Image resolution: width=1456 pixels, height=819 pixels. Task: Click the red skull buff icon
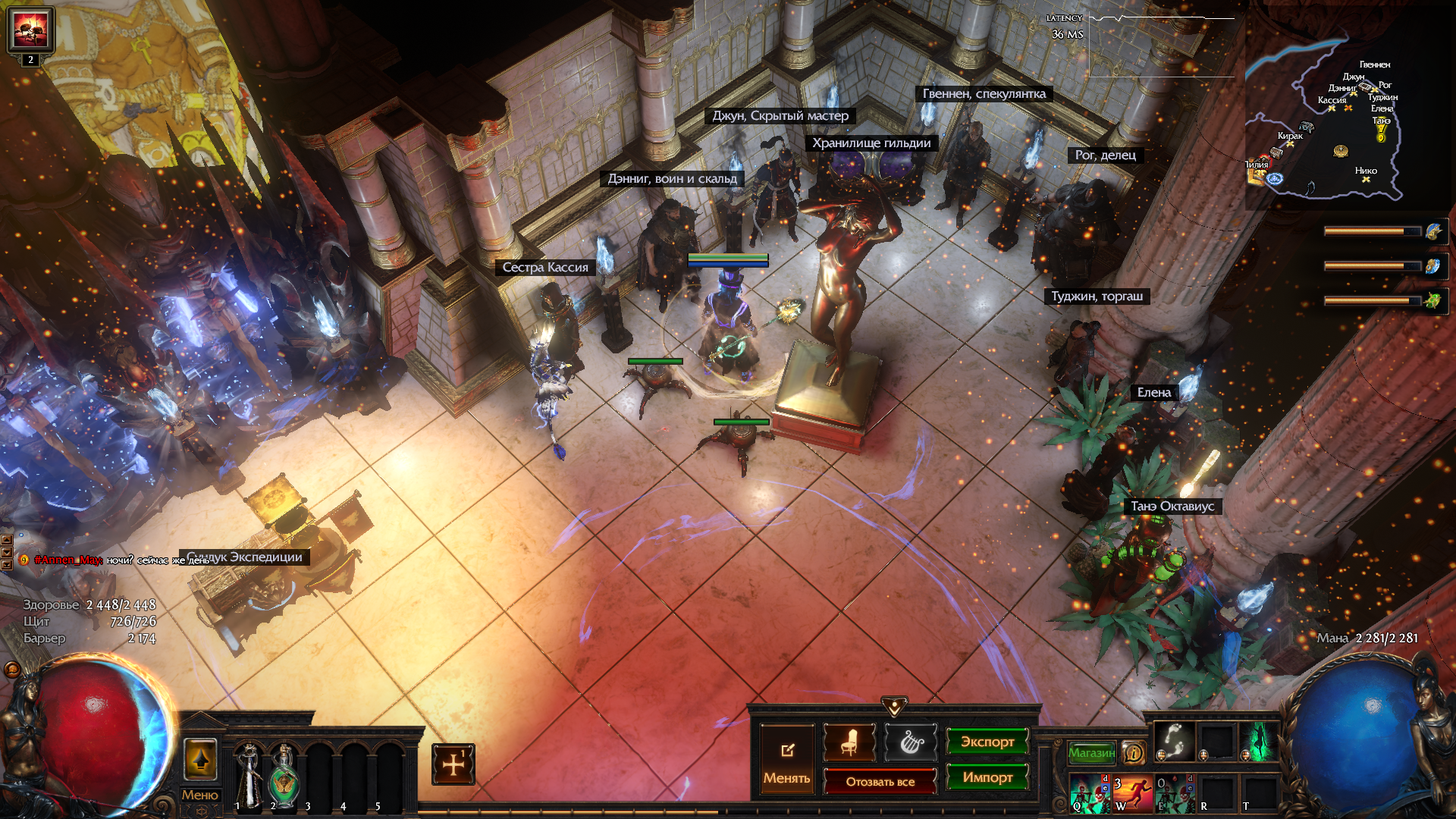30,30
